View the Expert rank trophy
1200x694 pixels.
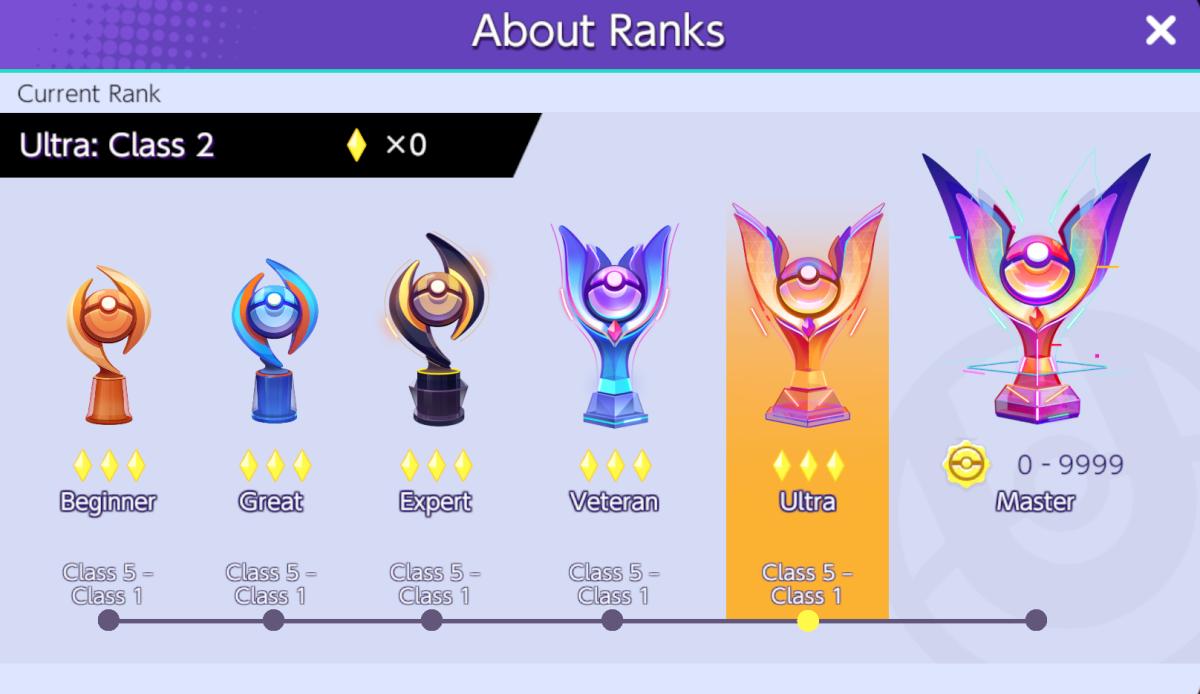pyautogui.click(x=434, y=330)
